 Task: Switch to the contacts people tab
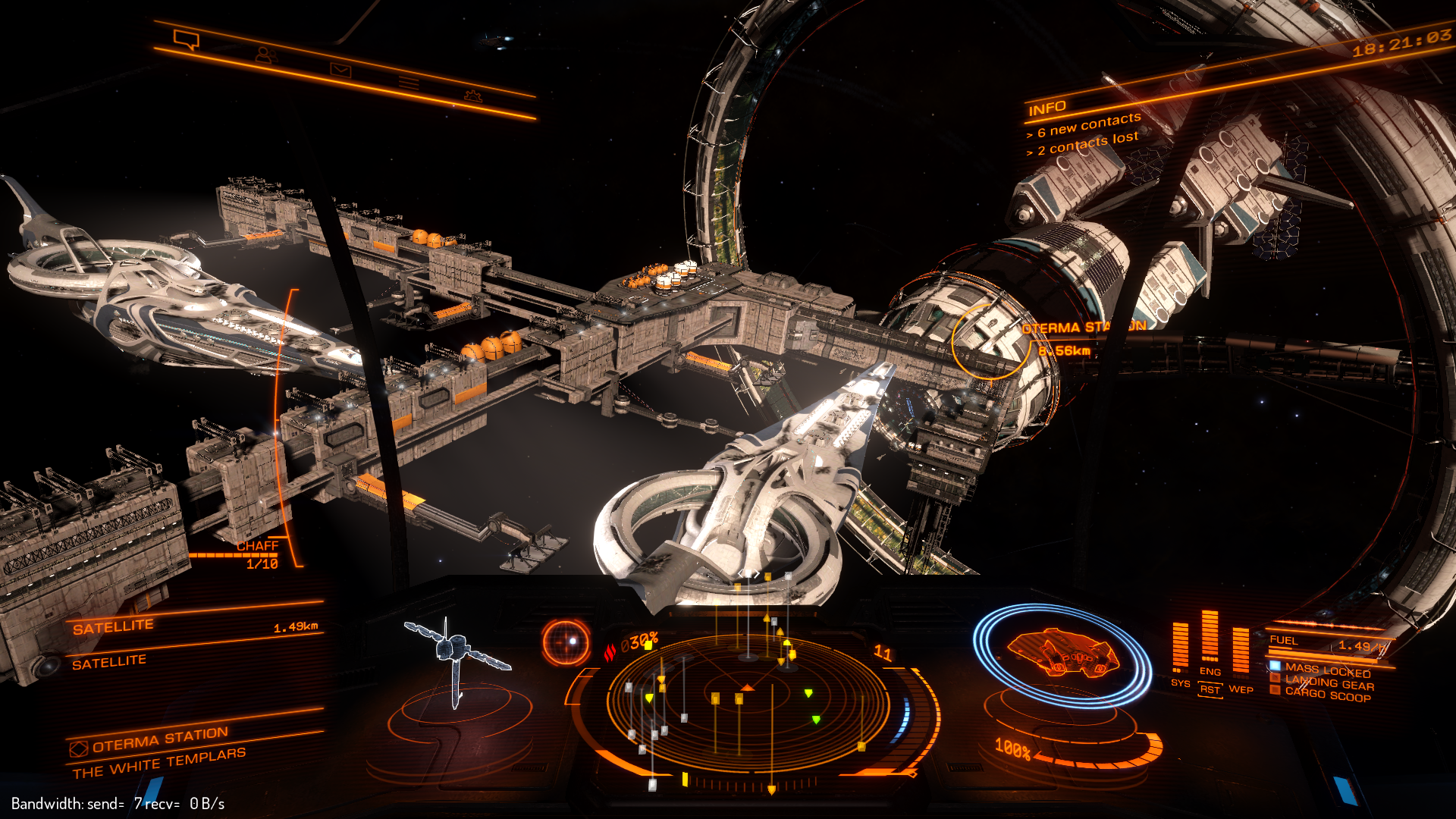(x=265, y=55)
